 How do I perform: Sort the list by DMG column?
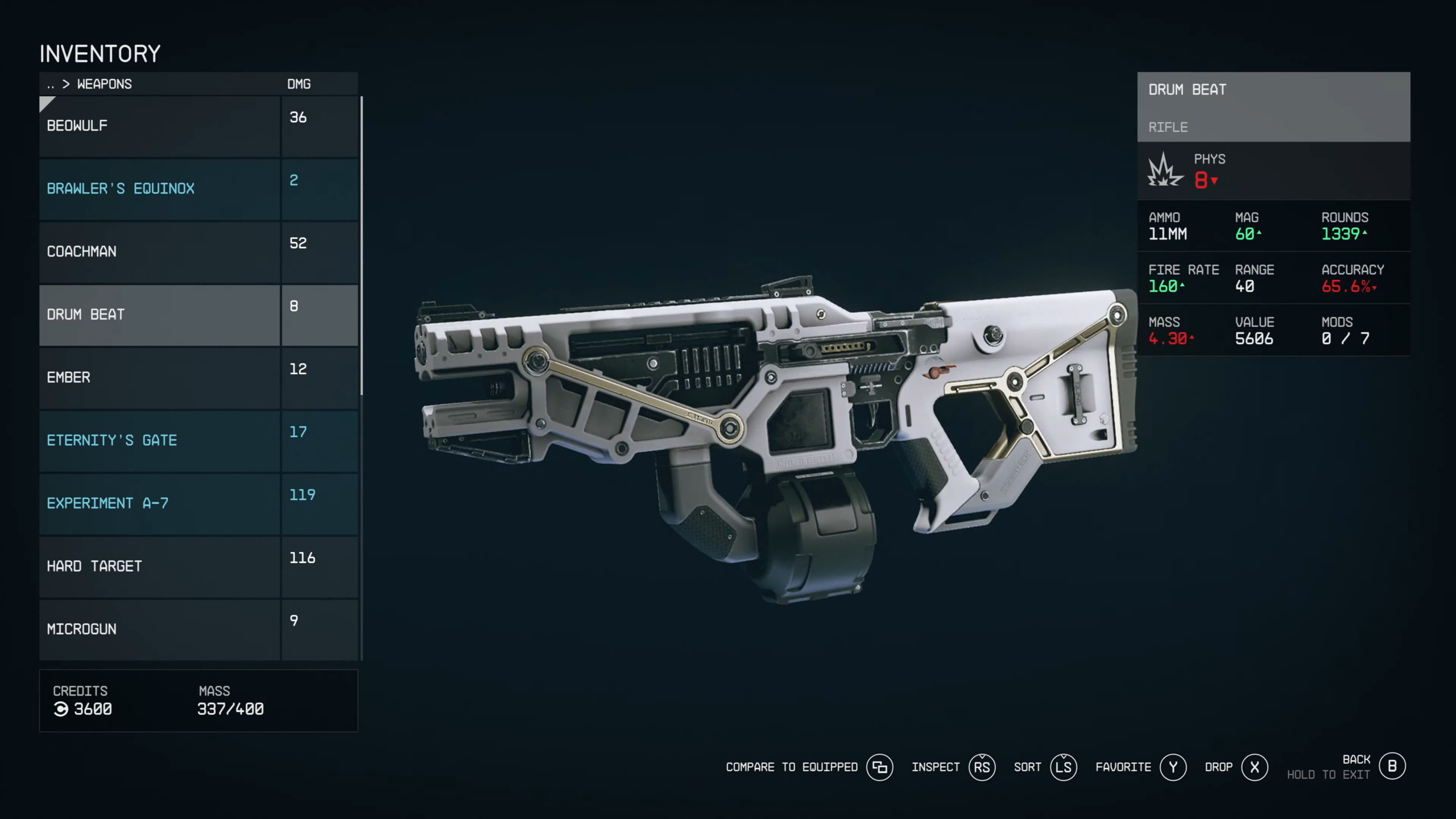[299, 84]
